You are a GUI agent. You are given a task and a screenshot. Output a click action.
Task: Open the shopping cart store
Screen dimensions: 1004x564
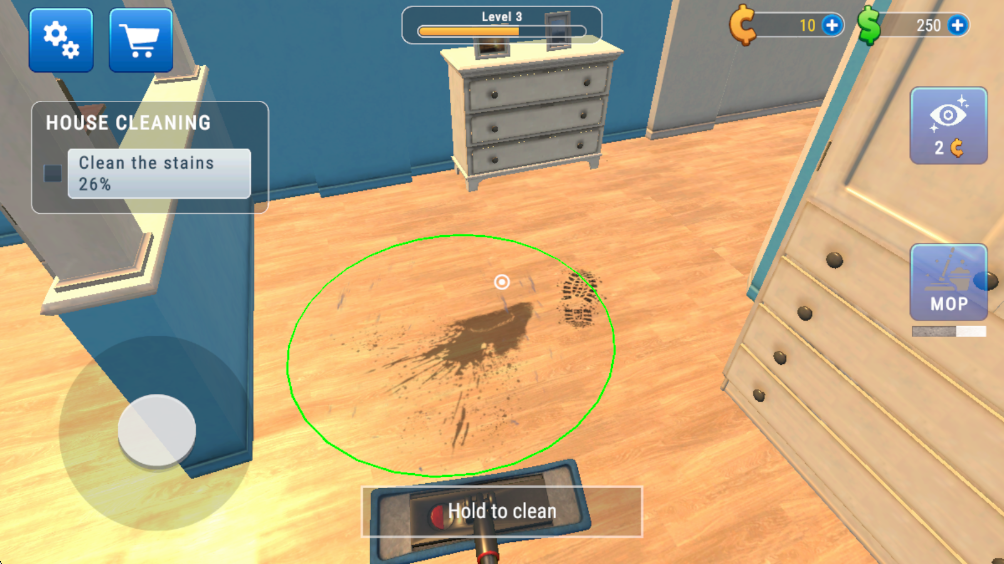tap(140, 40)
